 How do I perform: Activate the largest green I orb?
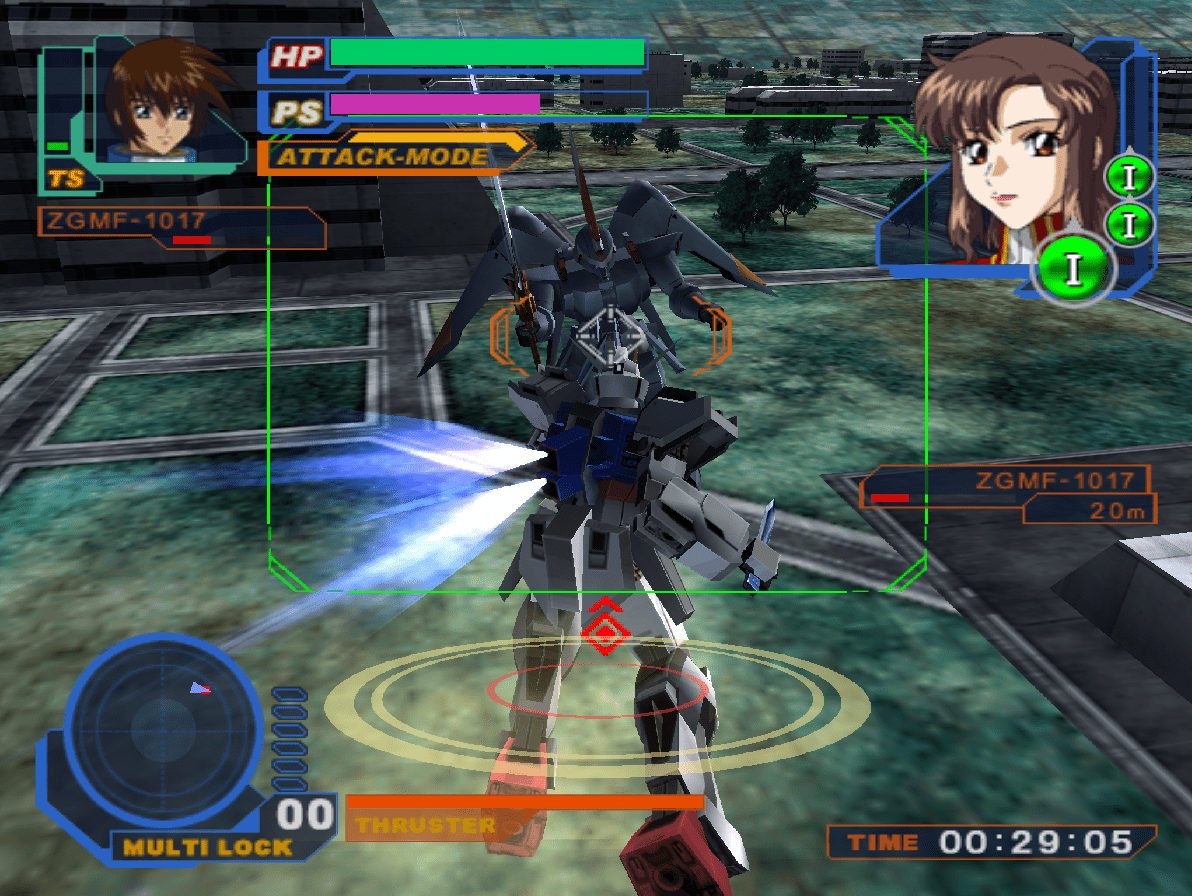pos(1075,268)
